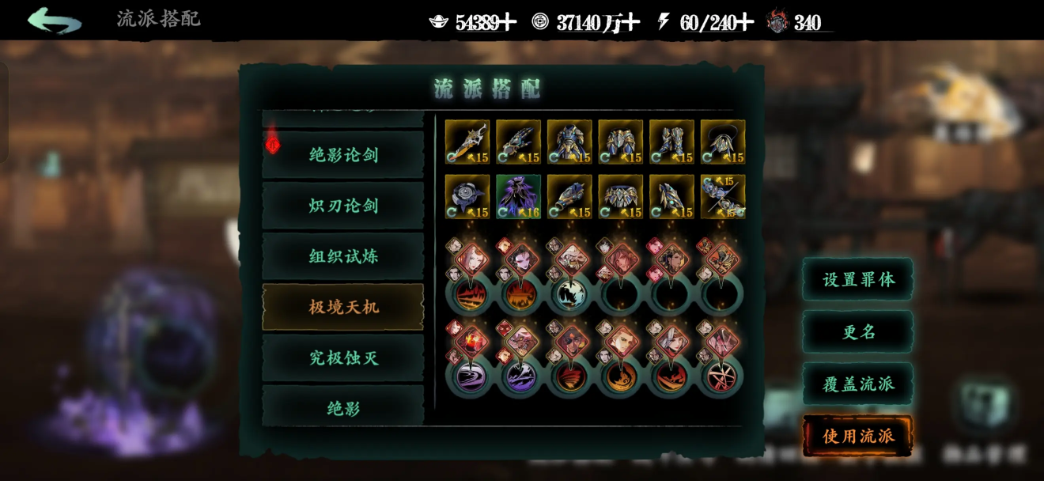Select the 炽刃论剑 build entry
This screenshot has height=481, width=1044.
[x=343, y=205]
